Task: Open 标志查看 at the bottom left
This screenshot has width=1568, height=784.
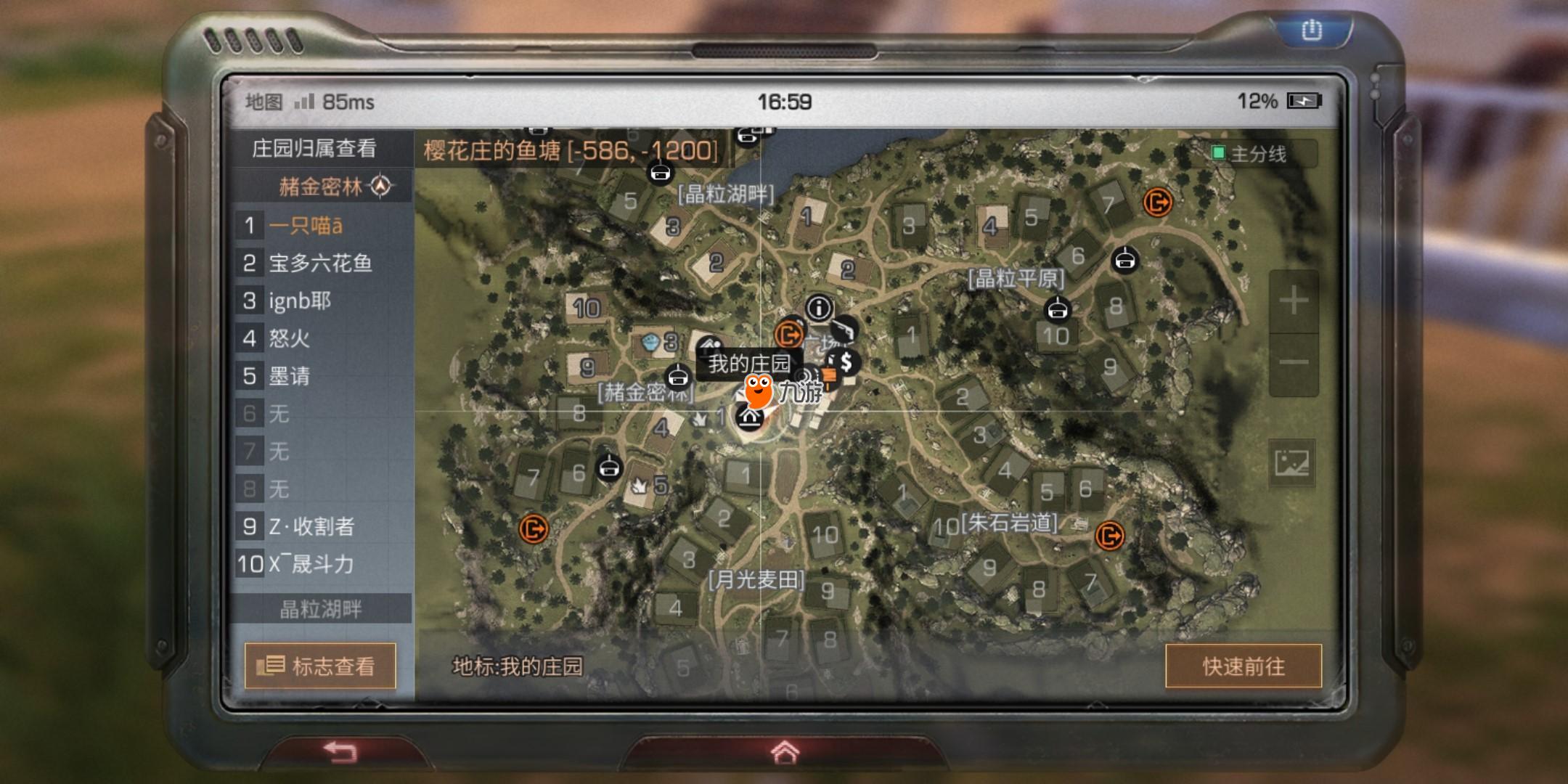Action: pyautogui.click(x=321, y=666)
